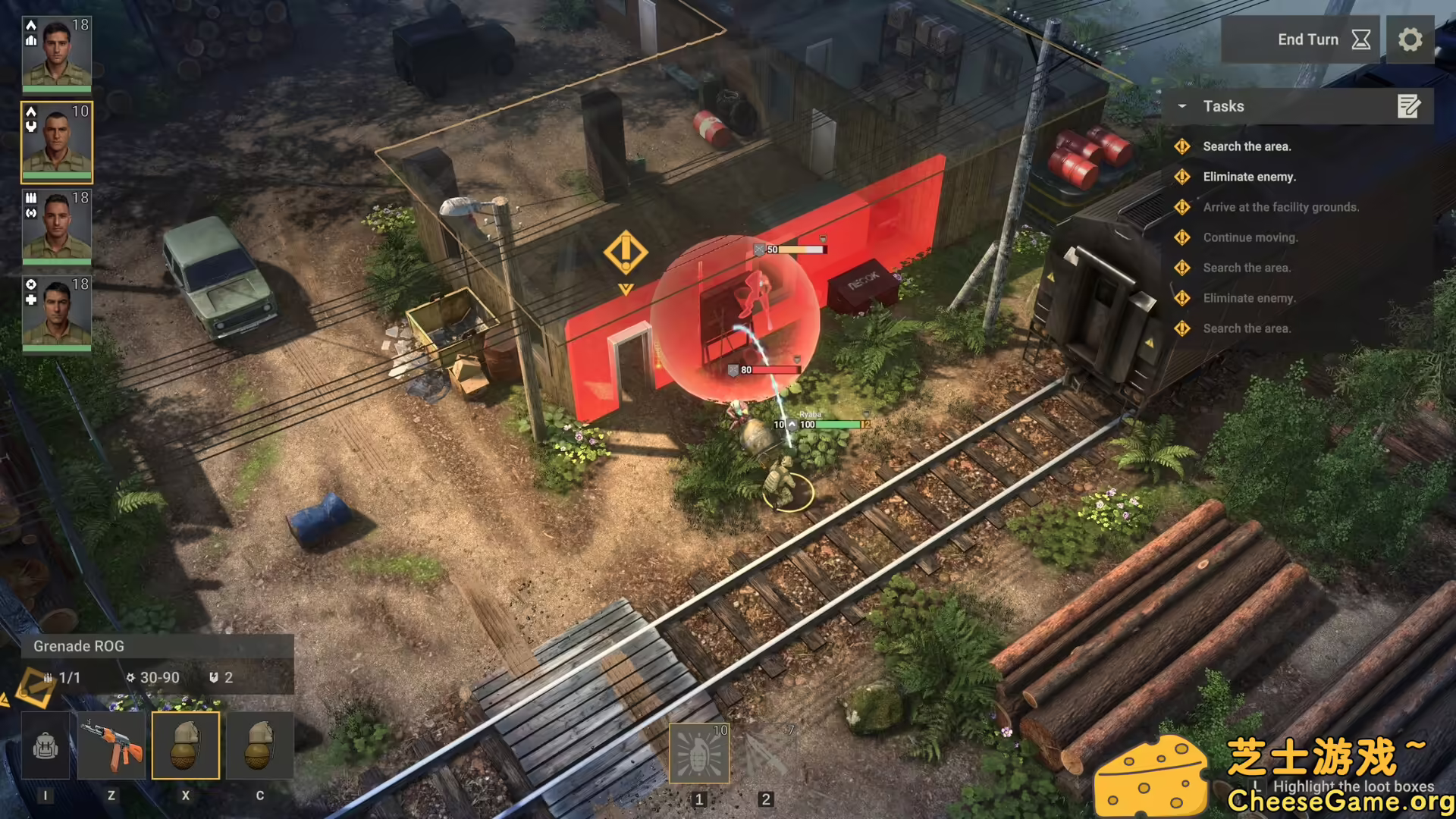Toggle the ammo icon on third soldier
The height and width of the screenshot is (819, 1456).
tap(30, 199)
